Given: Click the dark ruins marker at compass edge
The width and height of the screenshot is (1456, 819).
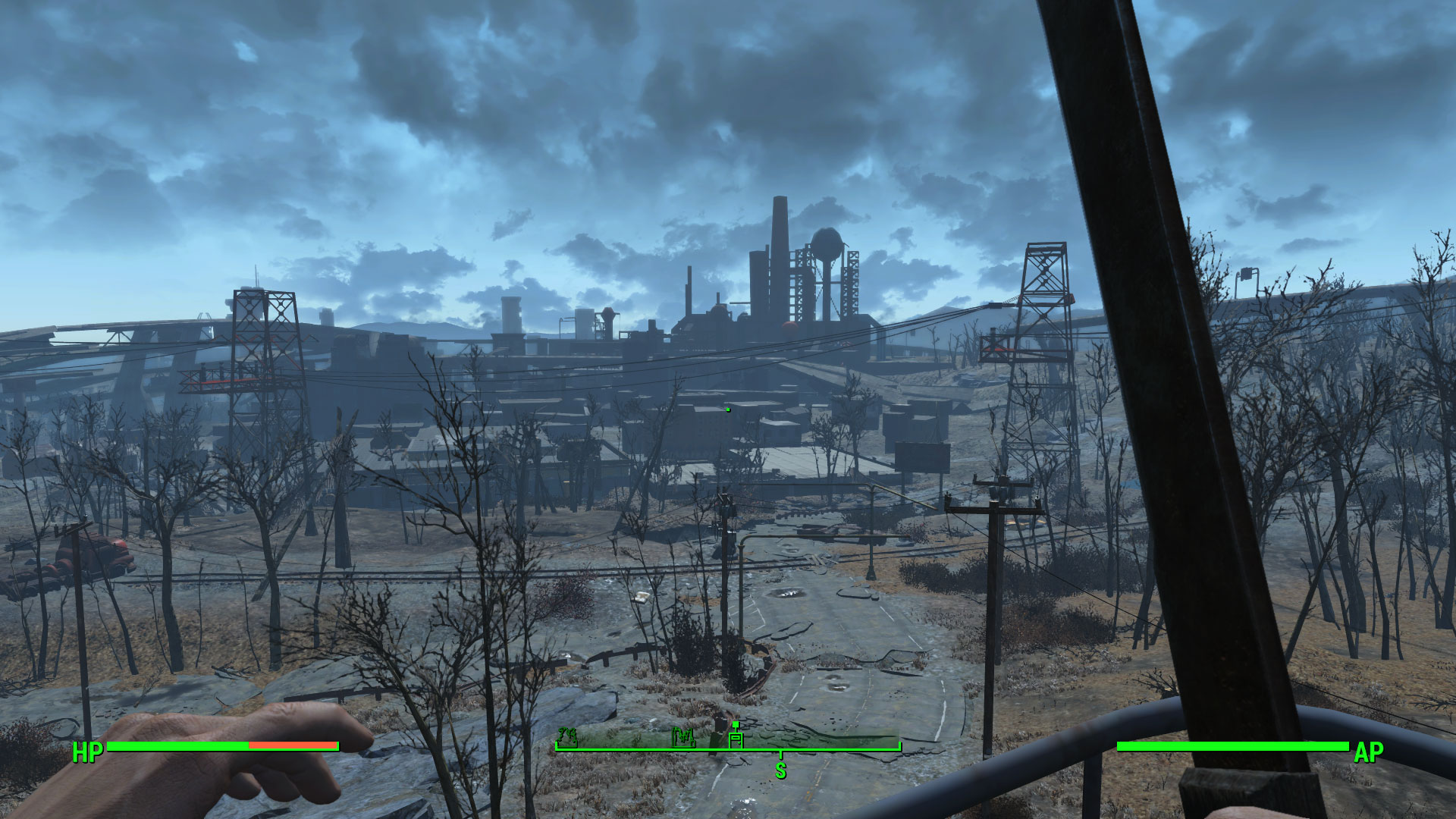Looking at the screenshot, I should (567, 736).
